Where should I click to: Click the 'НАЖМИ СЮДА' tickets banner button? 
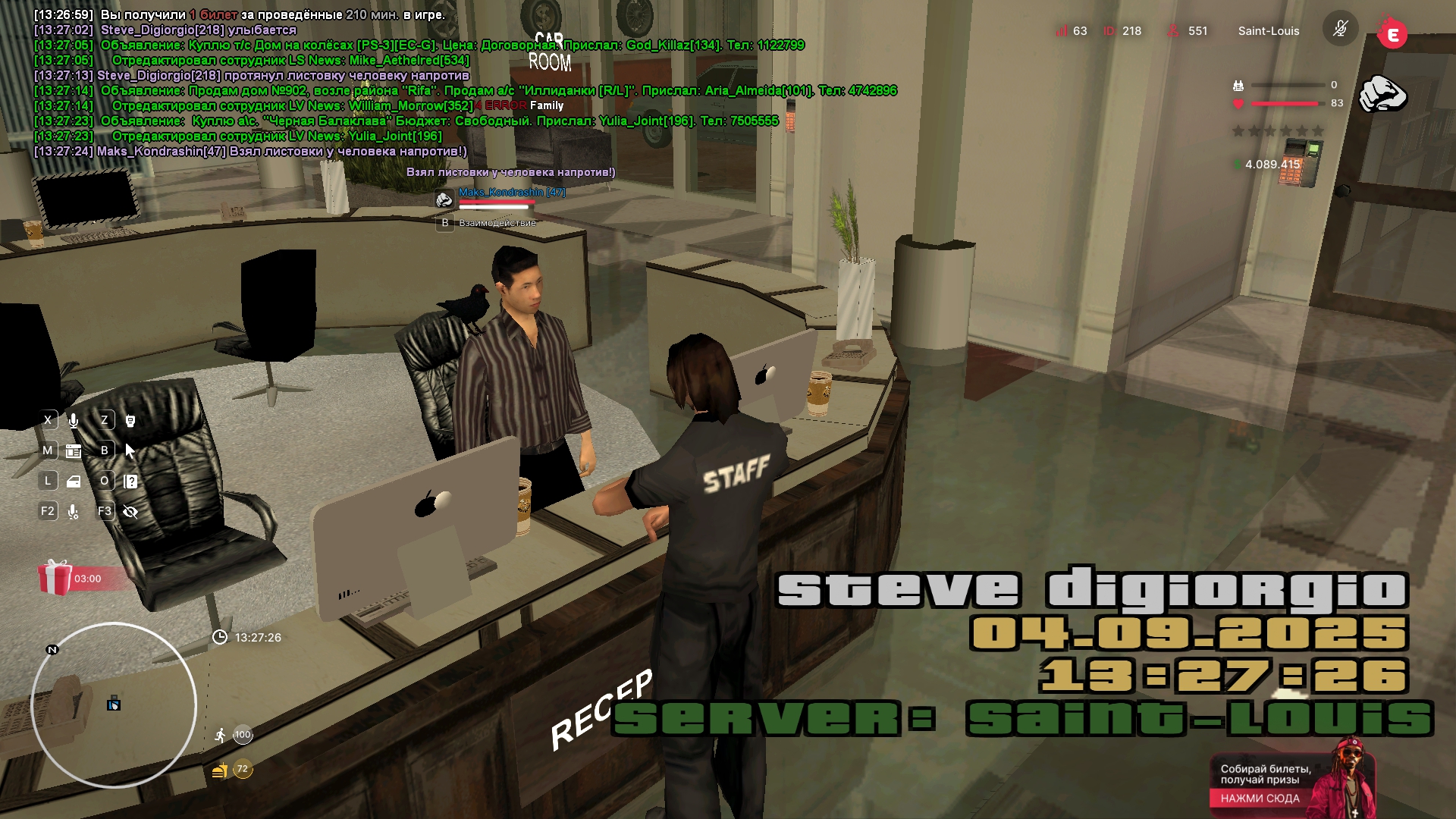pyautogui.click(x=1260, y=798)
